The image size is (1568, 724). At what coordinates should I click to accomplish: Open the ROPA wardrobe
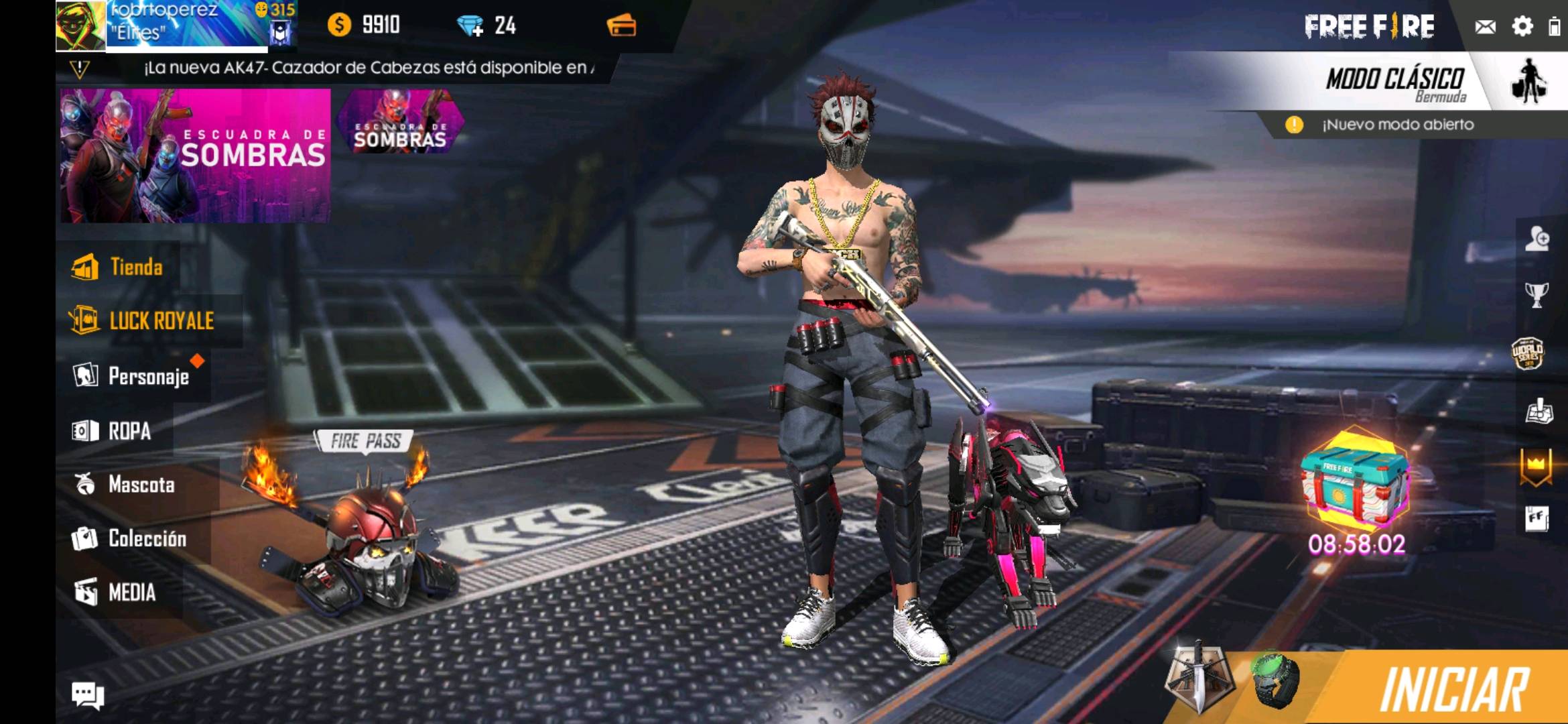pyautogui.click(x=113, y=430)
